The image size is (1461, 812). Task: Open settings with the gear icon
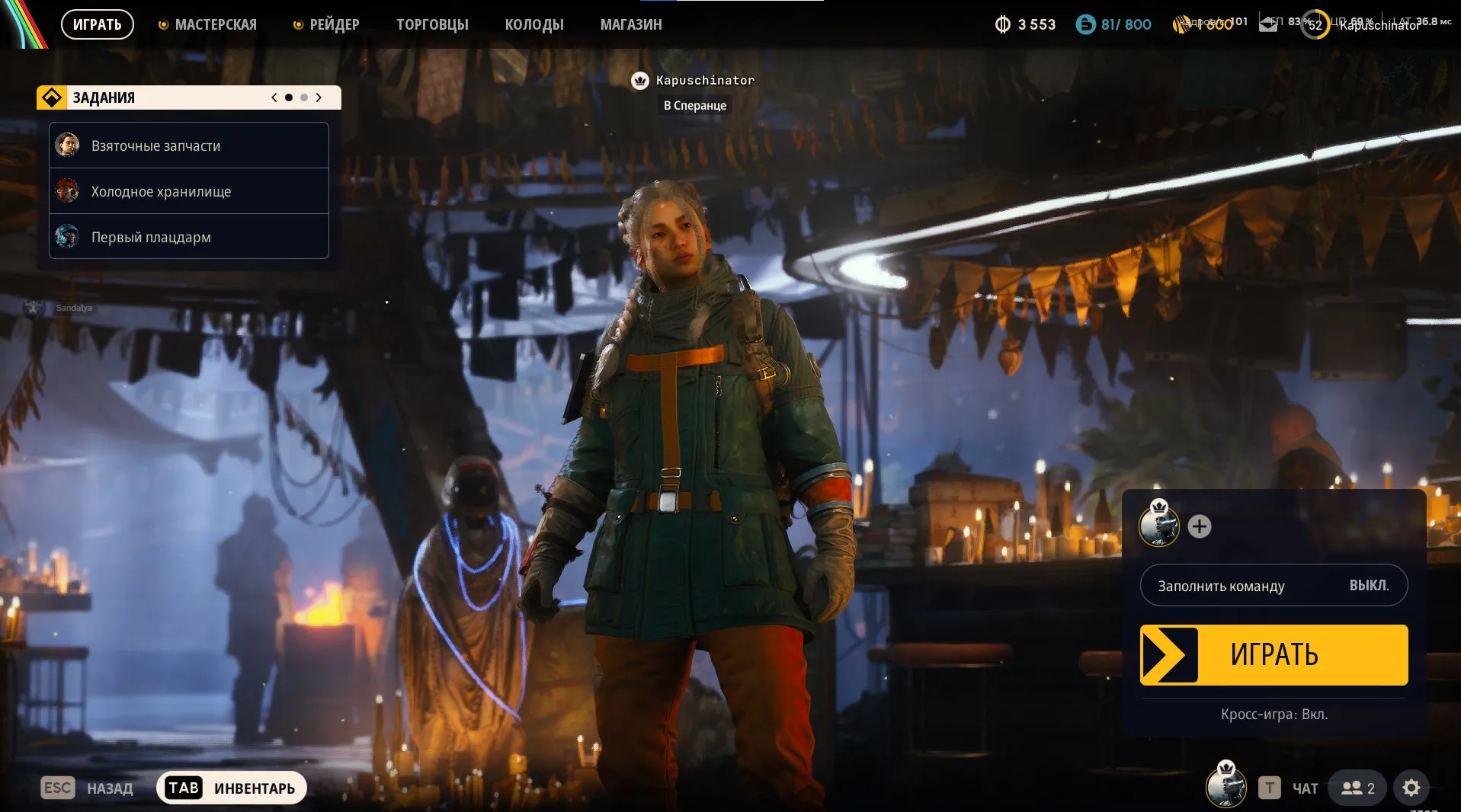coord(1411,788)
